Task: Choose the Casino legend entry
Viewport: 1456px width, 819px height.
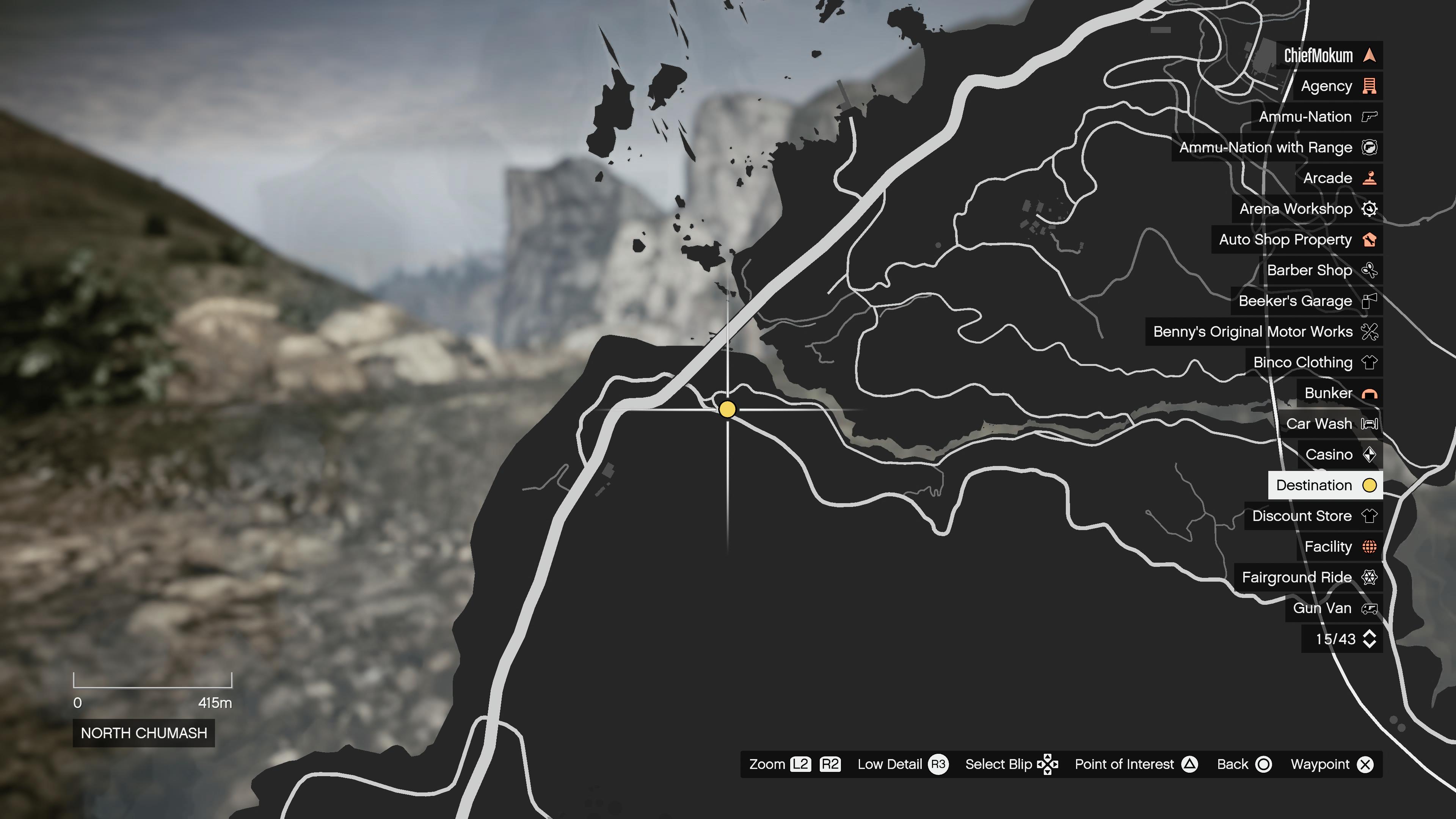Action: click(x=1340, y=455)
